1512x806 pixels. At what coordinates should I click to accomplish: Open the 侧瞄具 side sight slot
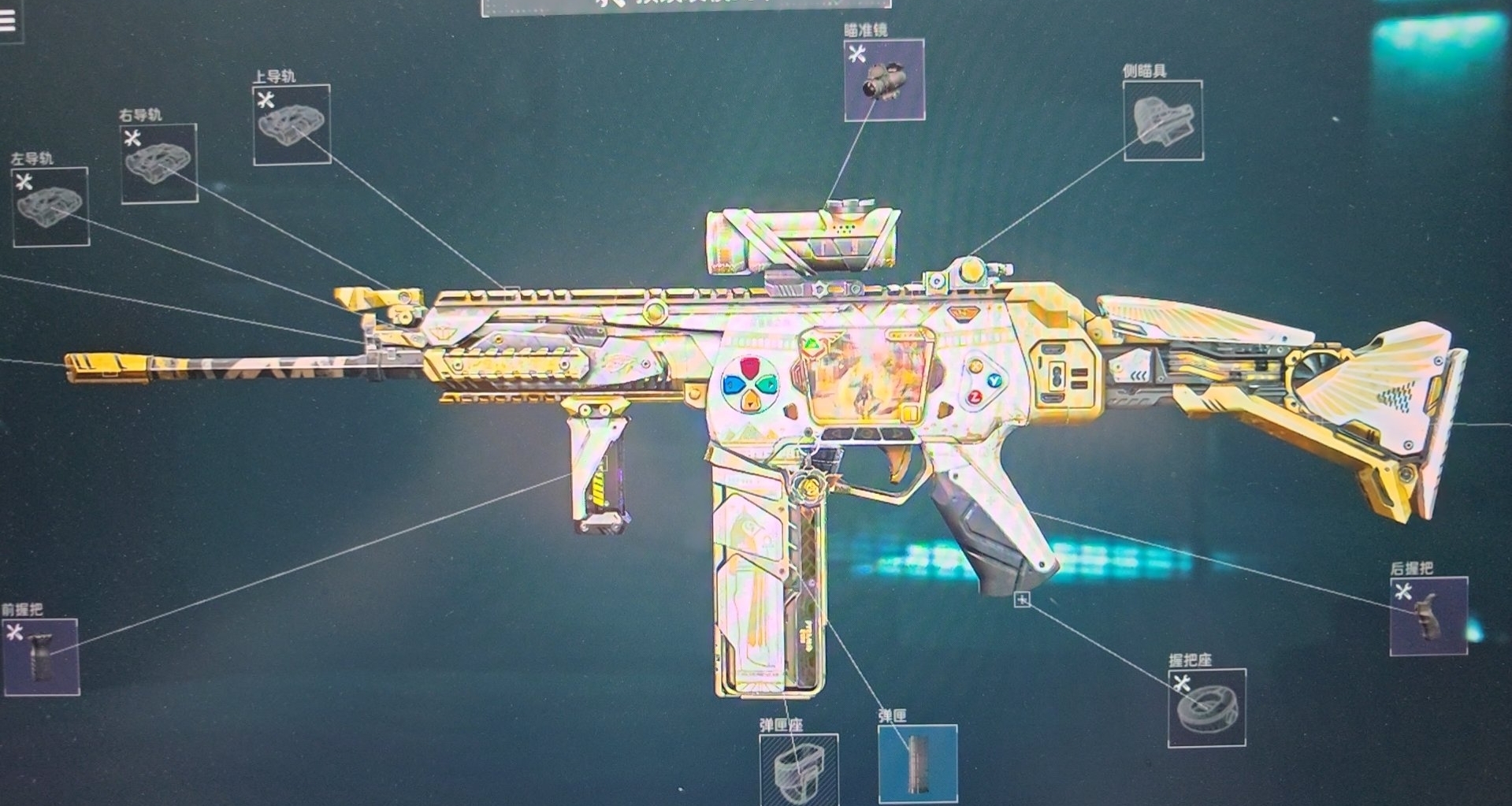click(x=1163, y=121)
